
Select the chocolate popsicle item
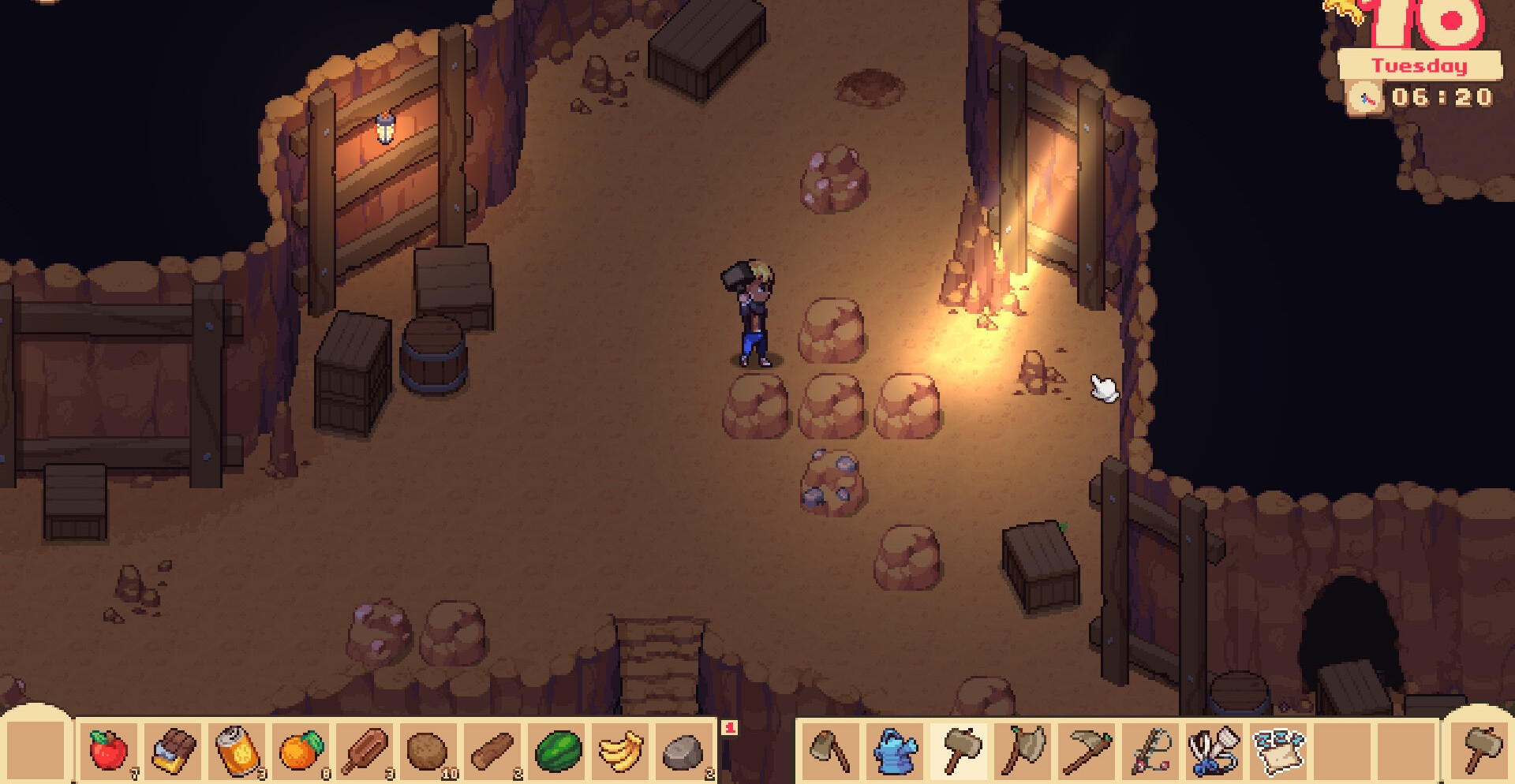(365, 750)
